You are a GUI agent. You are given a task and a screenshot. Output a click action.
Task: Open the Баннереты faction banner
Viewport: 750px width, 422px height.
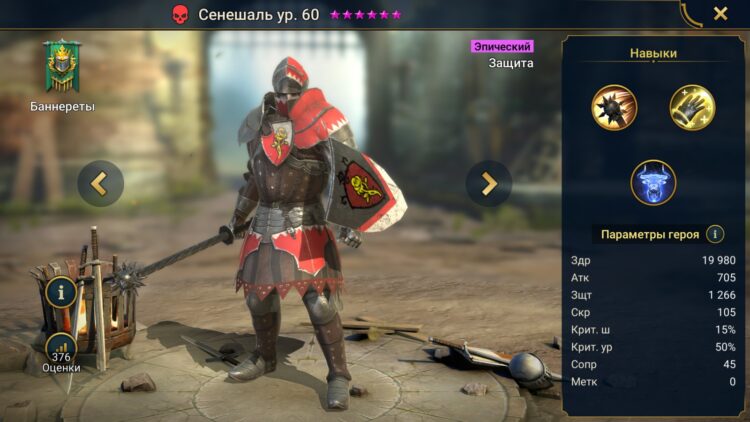pyautogui.click(x=62, y=68)
